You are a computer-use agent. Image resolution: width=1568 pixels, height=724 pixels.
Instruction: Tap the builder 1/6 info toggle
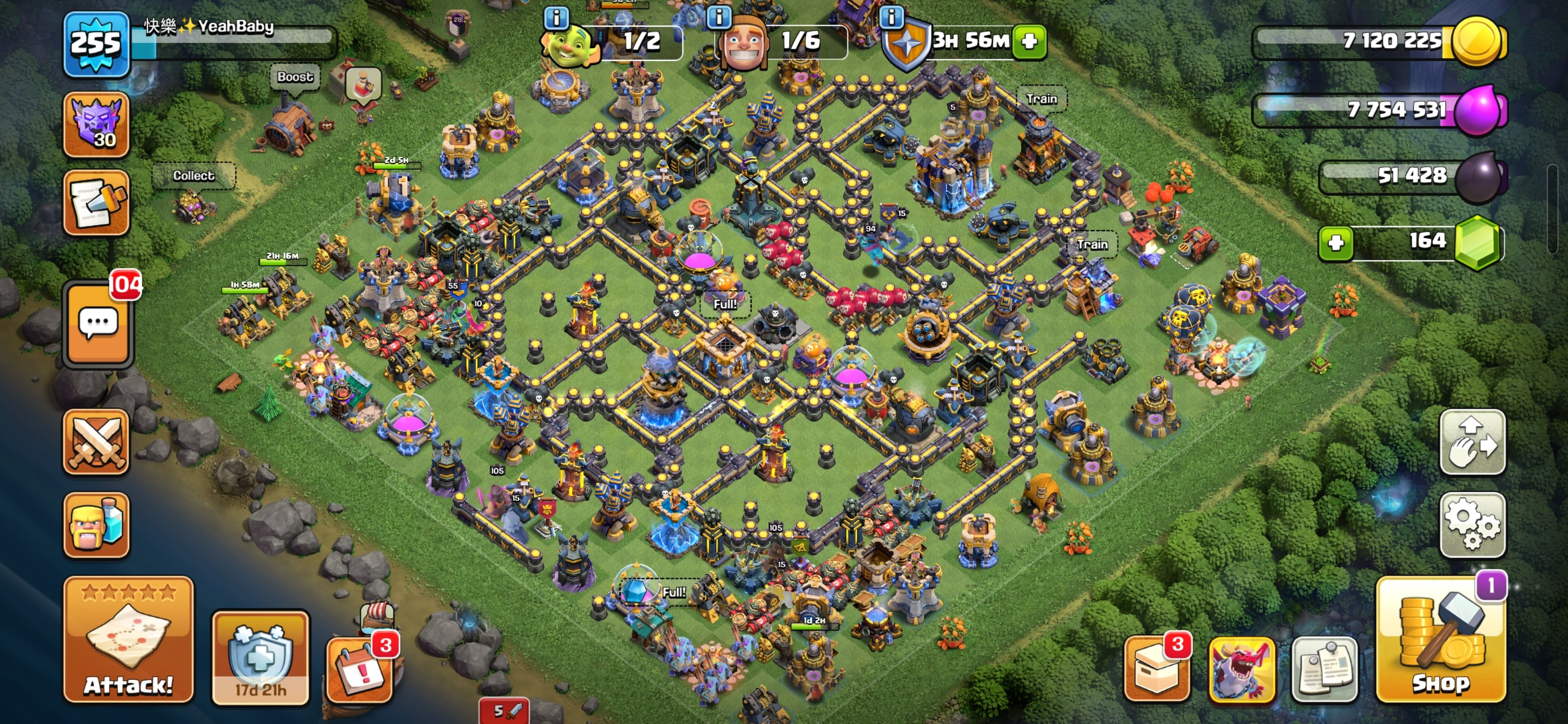pyautogui.click(x=720, y=18)
